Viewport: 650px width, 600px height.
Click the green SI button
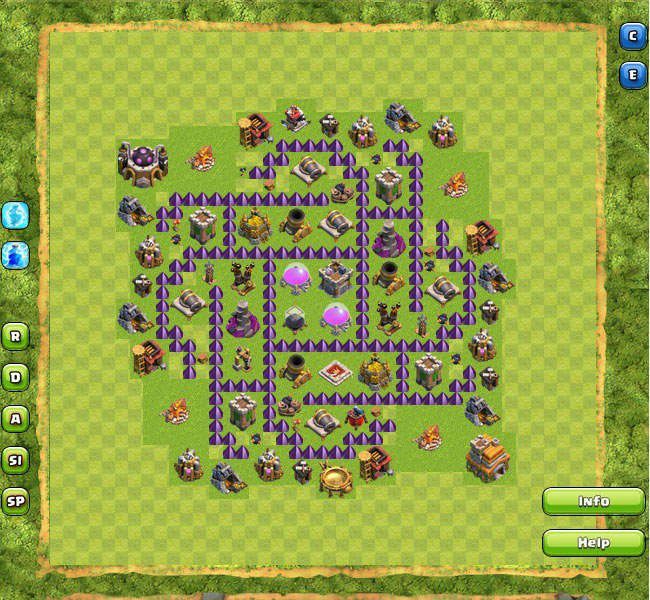coord(15,459)
